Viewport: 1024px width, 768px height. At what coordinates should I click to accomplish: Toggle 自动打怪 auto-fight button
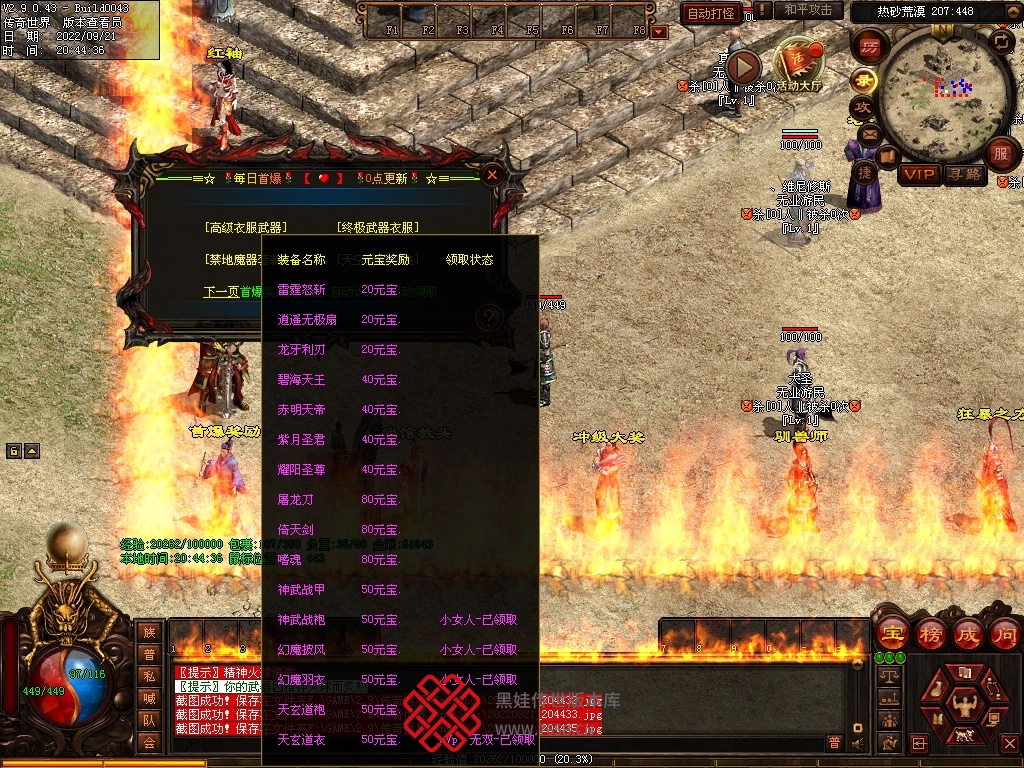point(711,13)
